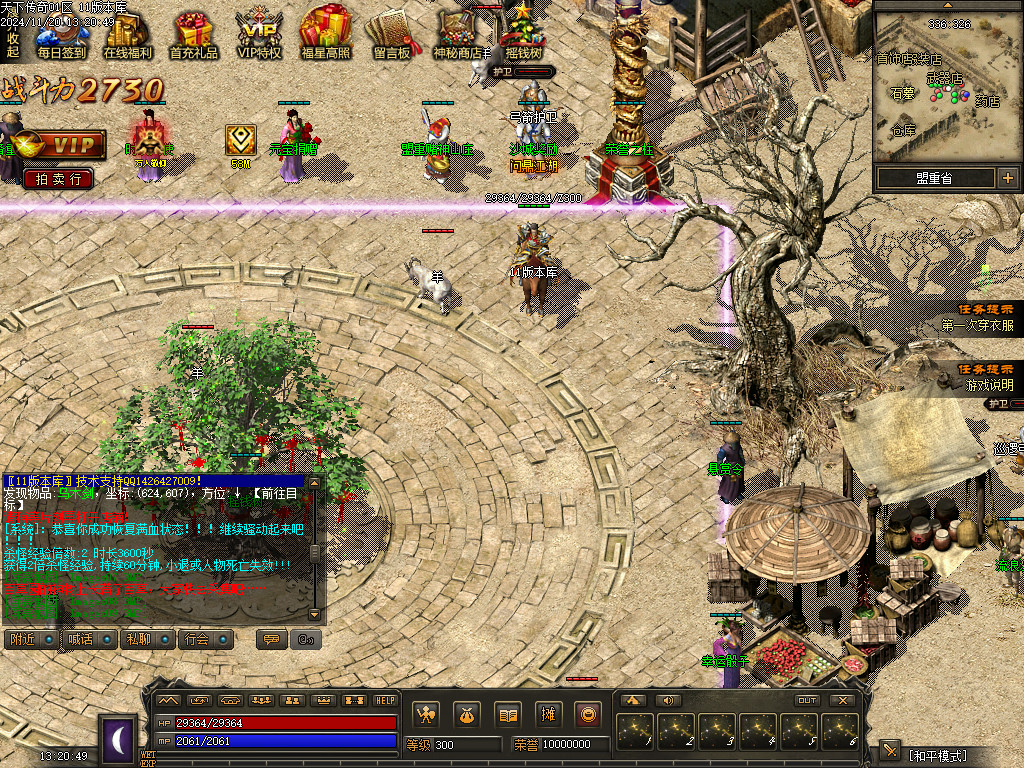Screen dimensions: 1024x768
Task: Open the 在线福利 online rewards
Action: point(127,35)
